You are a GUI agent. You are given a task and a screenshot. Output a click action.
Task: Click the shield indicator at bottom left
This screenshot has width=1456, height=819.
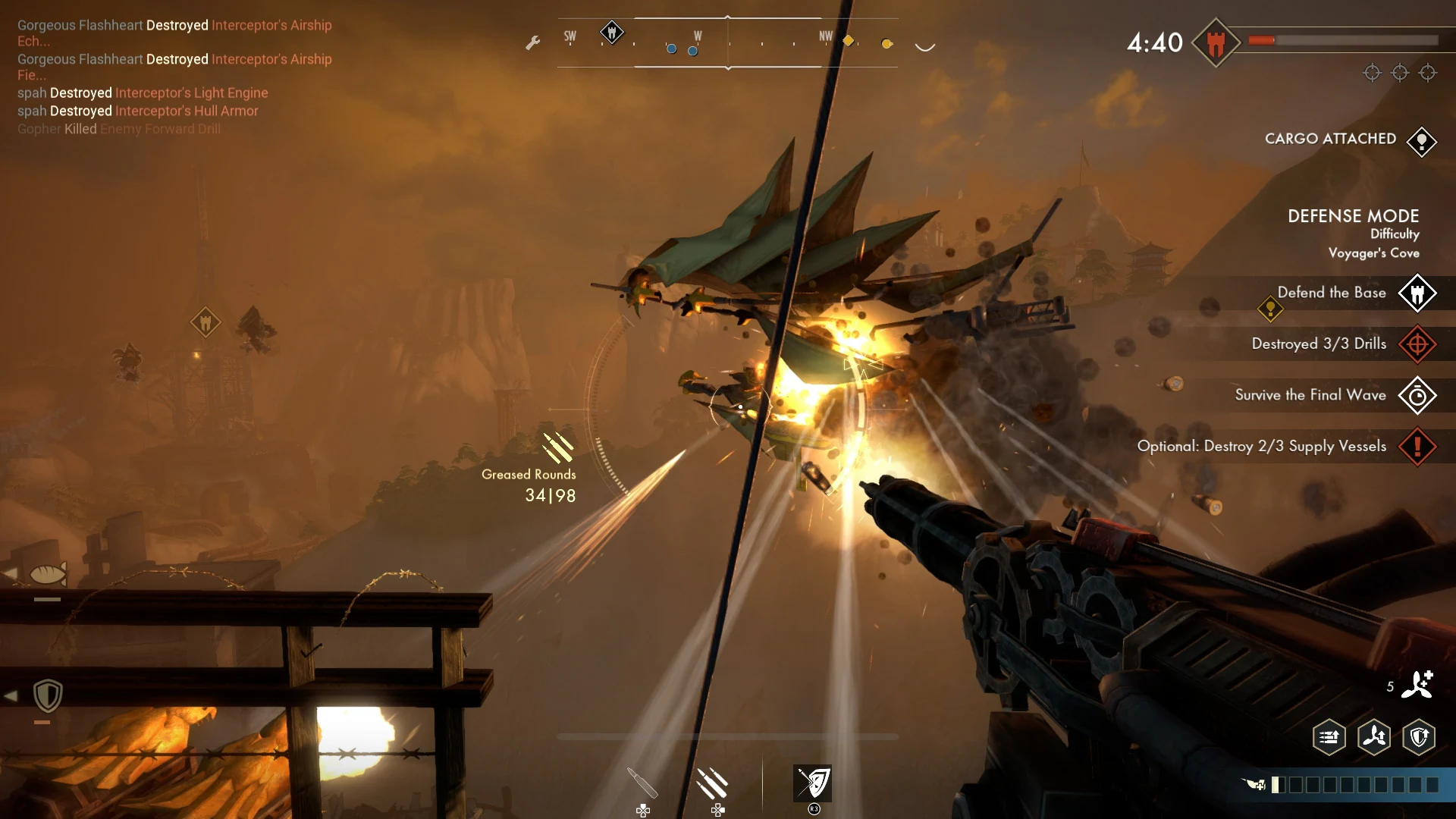coord(48,696)
